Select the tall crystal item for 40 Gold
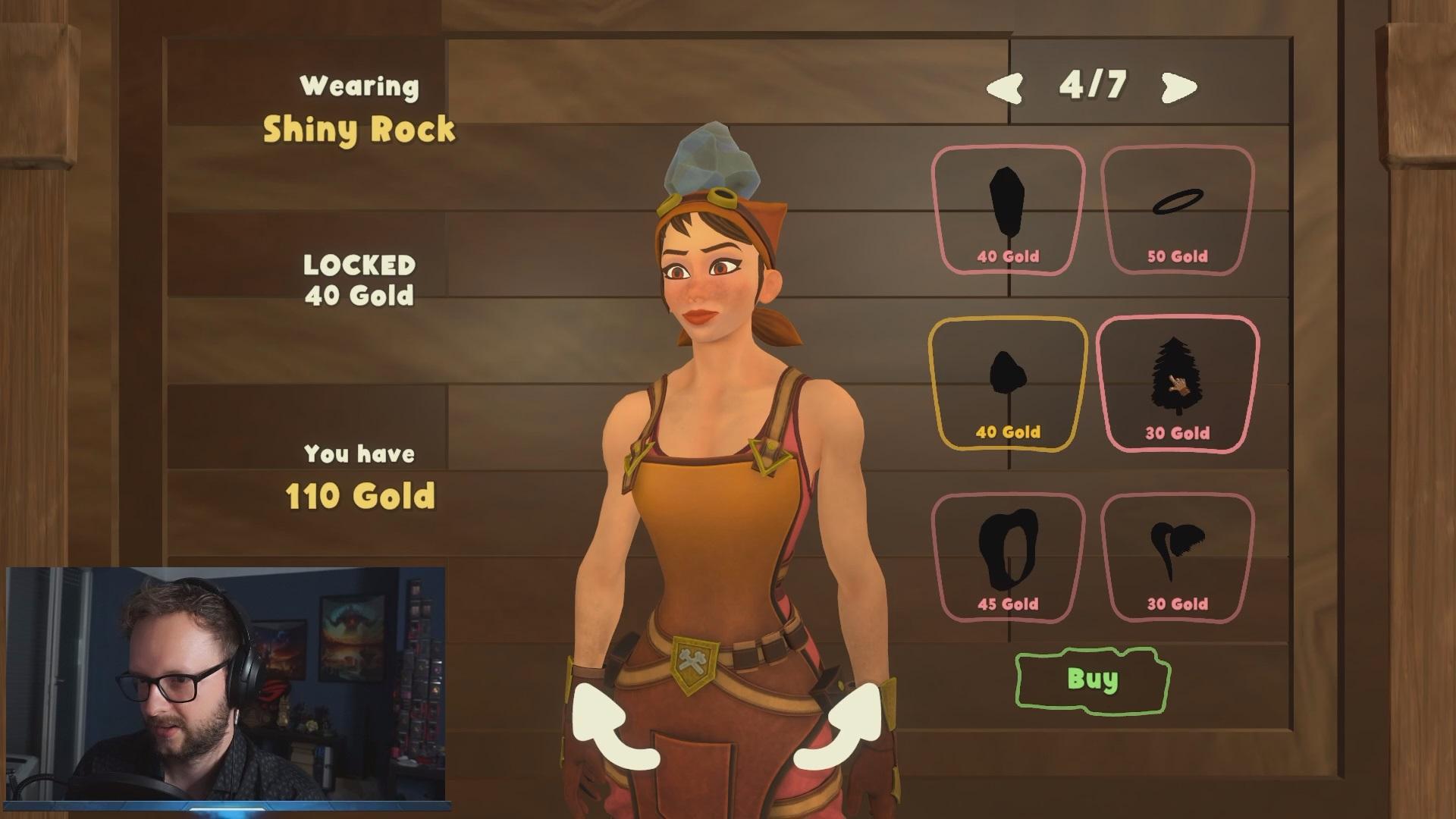Screen dimensions: 1456x819 1008,209
